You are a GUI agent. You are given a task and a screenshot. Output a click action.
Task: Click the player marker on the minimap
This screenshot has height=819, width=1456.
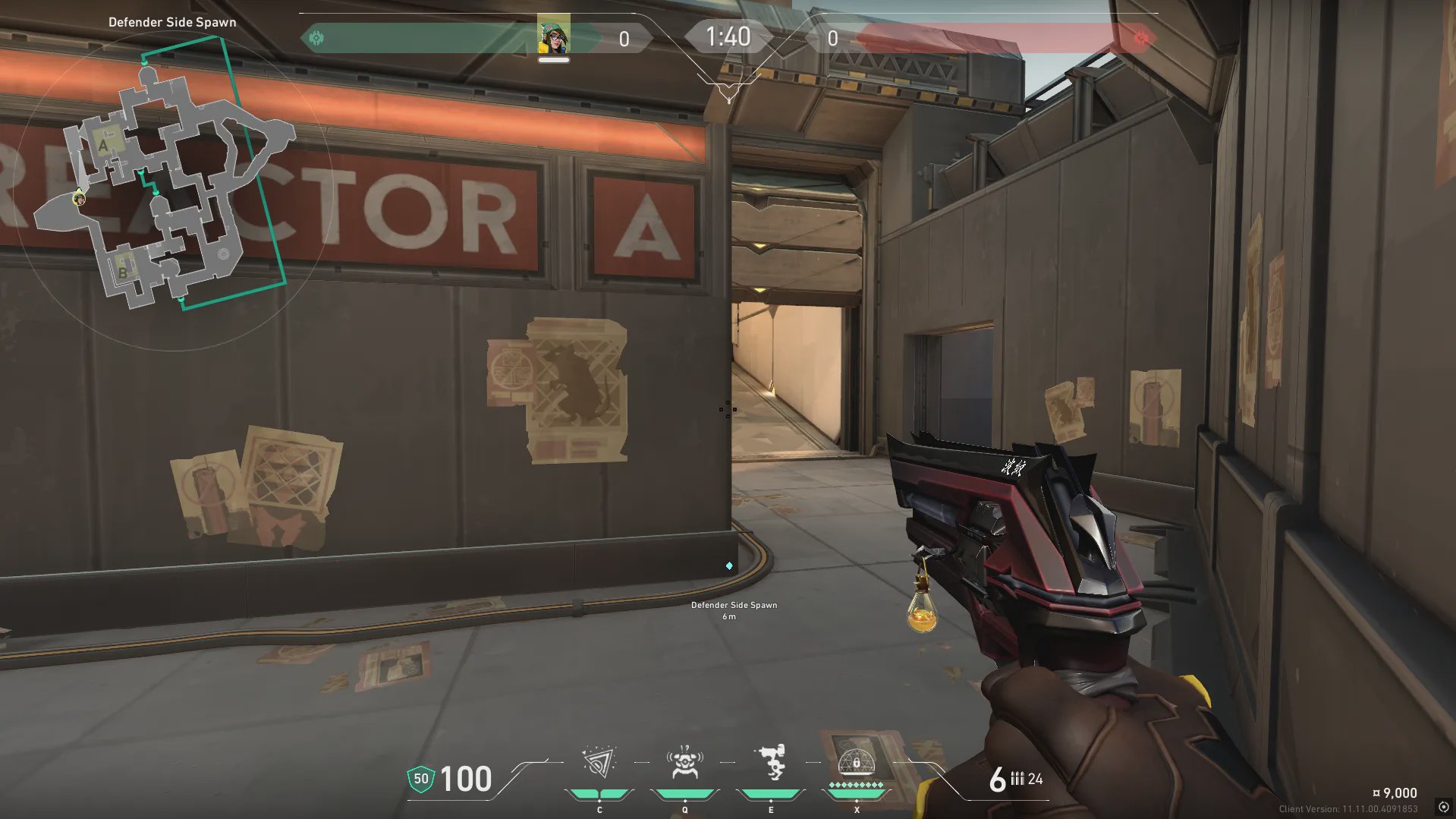tap(79, 199)
